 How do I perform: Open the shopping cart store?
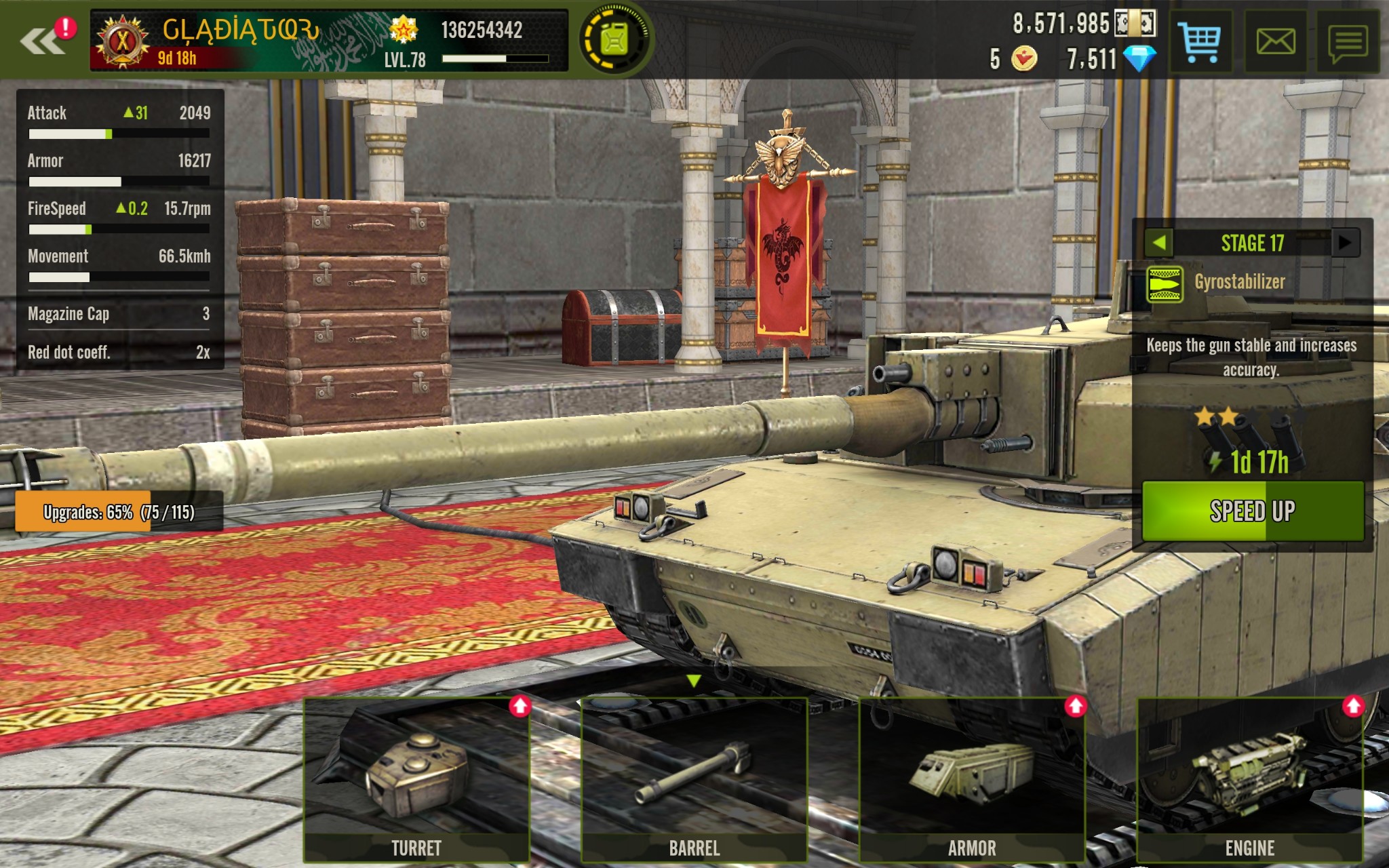click(x=1199, y=41)
